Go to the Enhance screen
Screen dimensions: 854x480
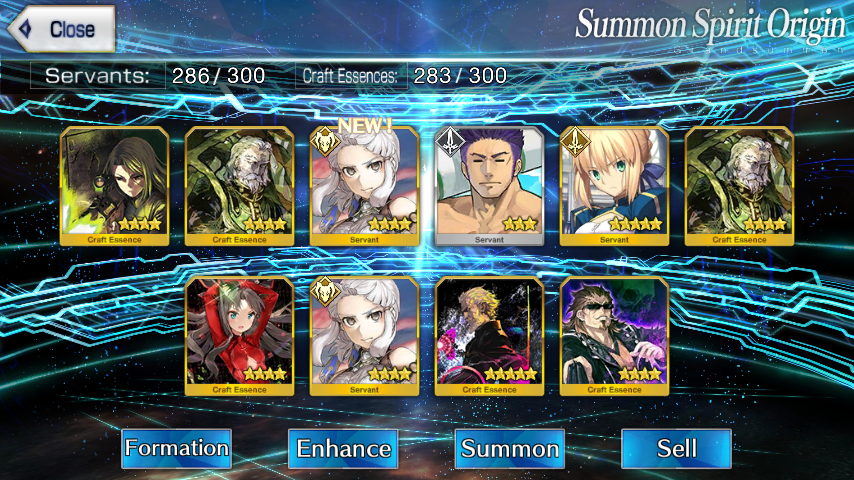(343, 449)
